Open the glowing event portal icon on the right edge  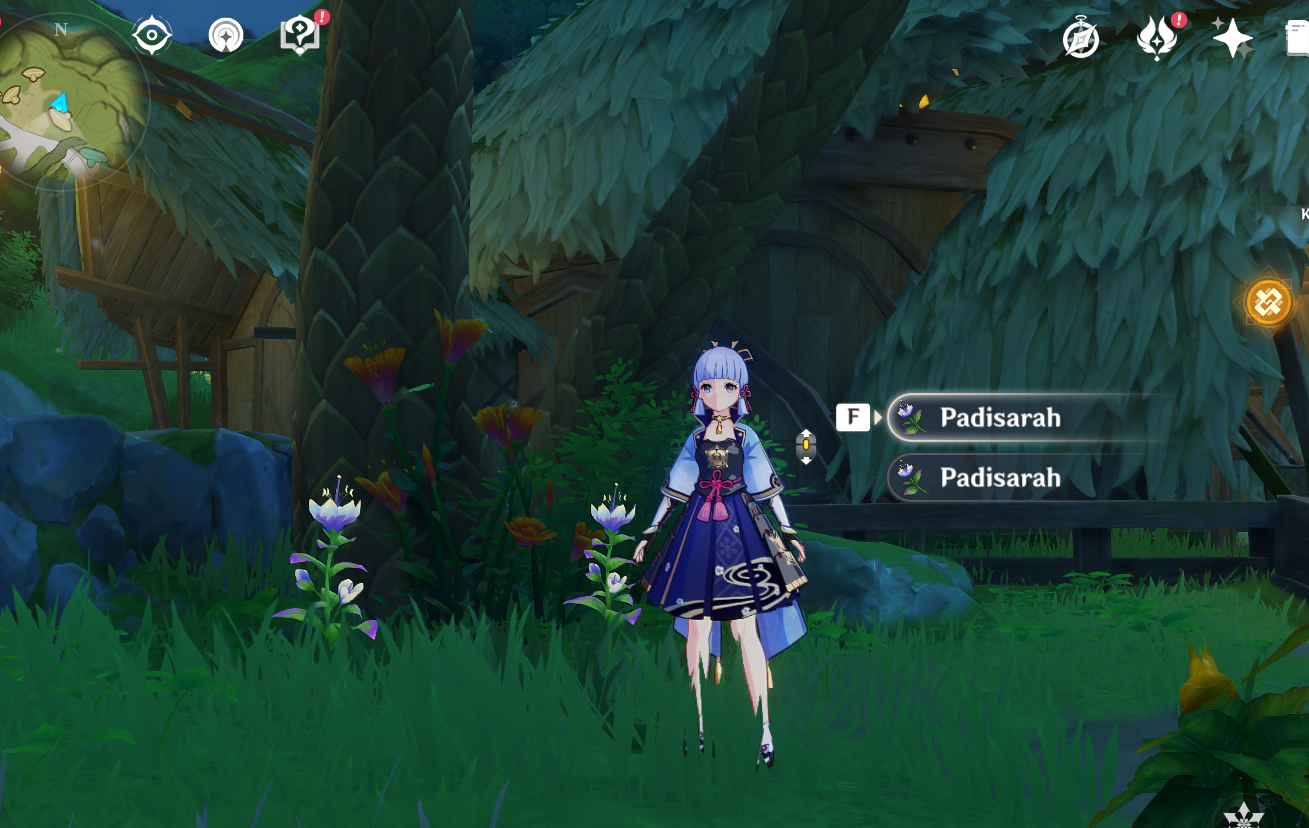(1268, 301)
